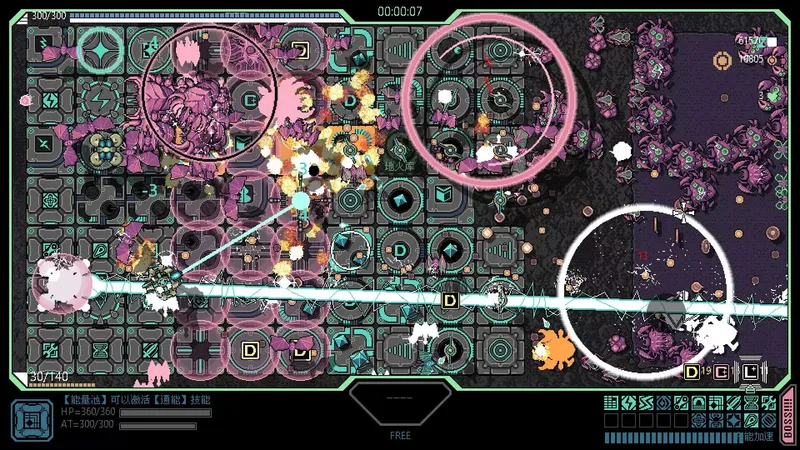
Task: Click the FREE status panel
Action: point(400,410)
